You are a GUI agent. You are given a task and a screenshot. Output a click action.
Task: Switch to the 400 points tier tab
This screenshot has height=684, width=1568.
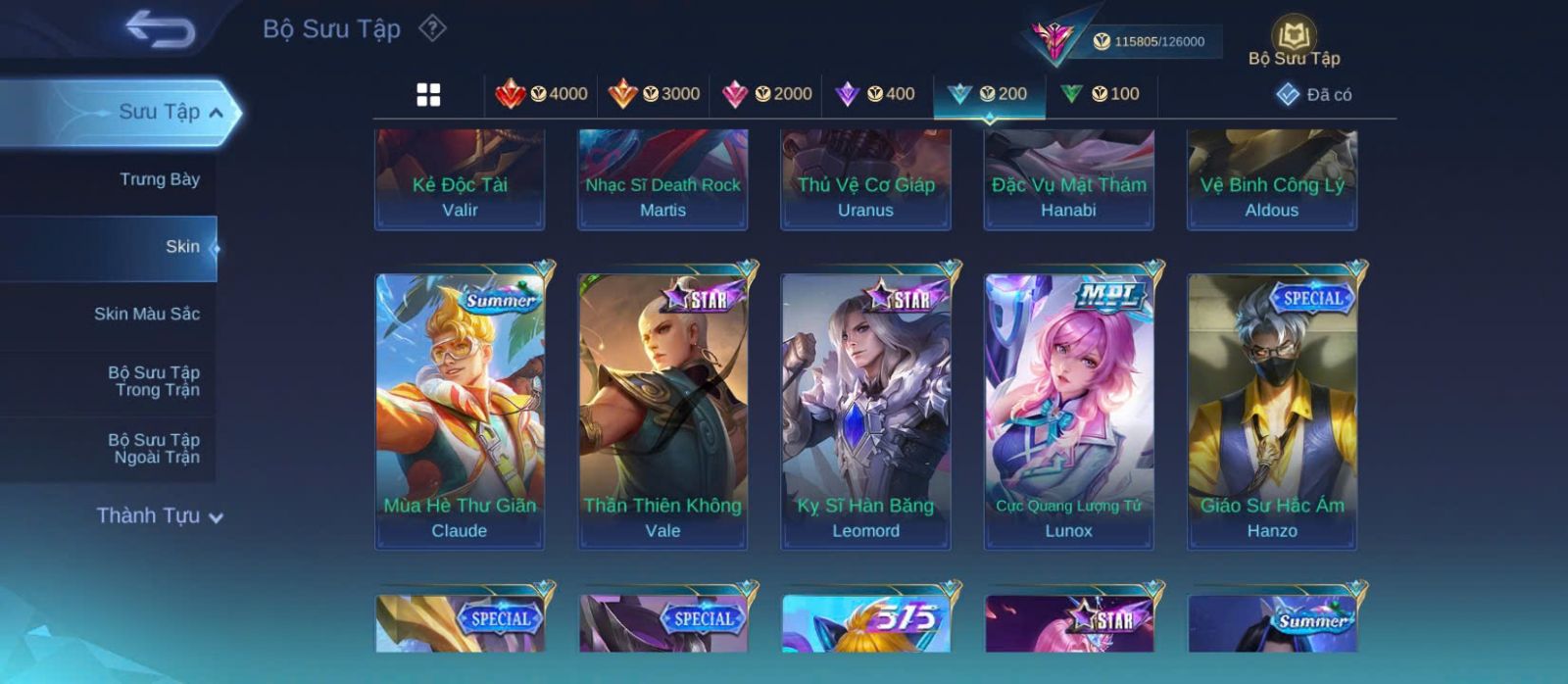[x=875, y=94]
